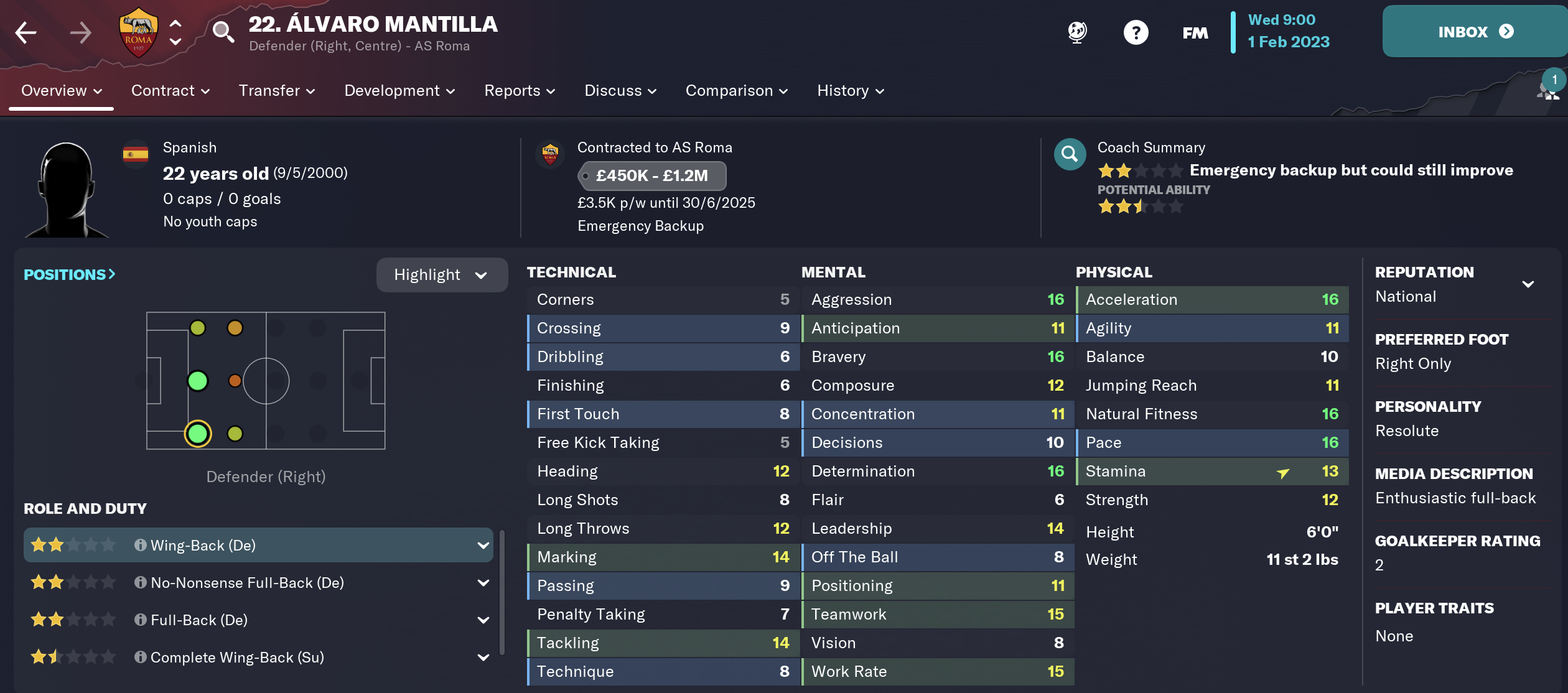
Task: Expand the Reputation dropdown arrow
Action: pos(1528,284)
